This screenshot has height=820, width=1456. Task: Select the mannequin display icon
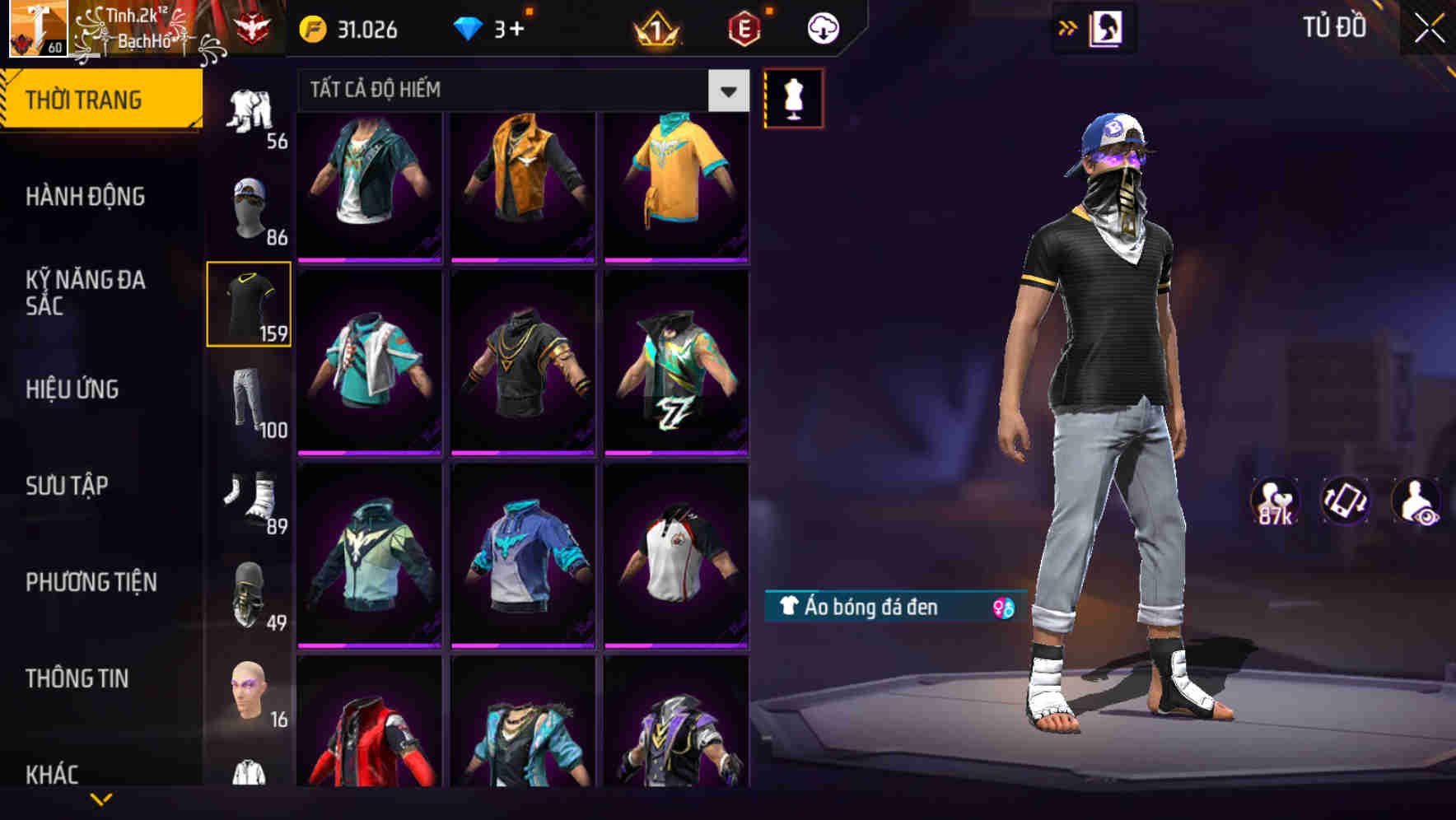click(795, 96)
